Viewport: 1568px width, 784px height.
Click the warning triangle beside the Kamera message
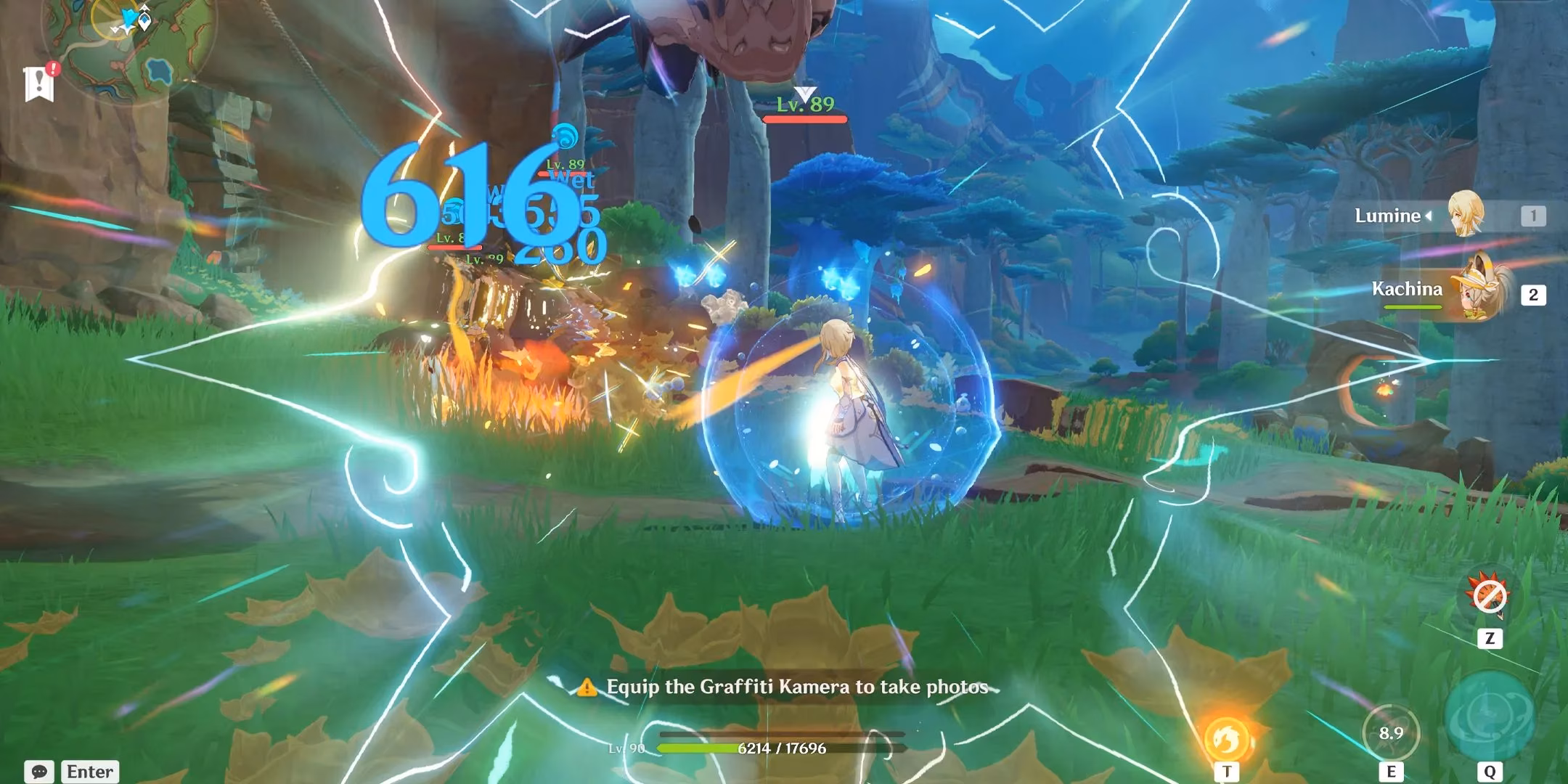586,687
